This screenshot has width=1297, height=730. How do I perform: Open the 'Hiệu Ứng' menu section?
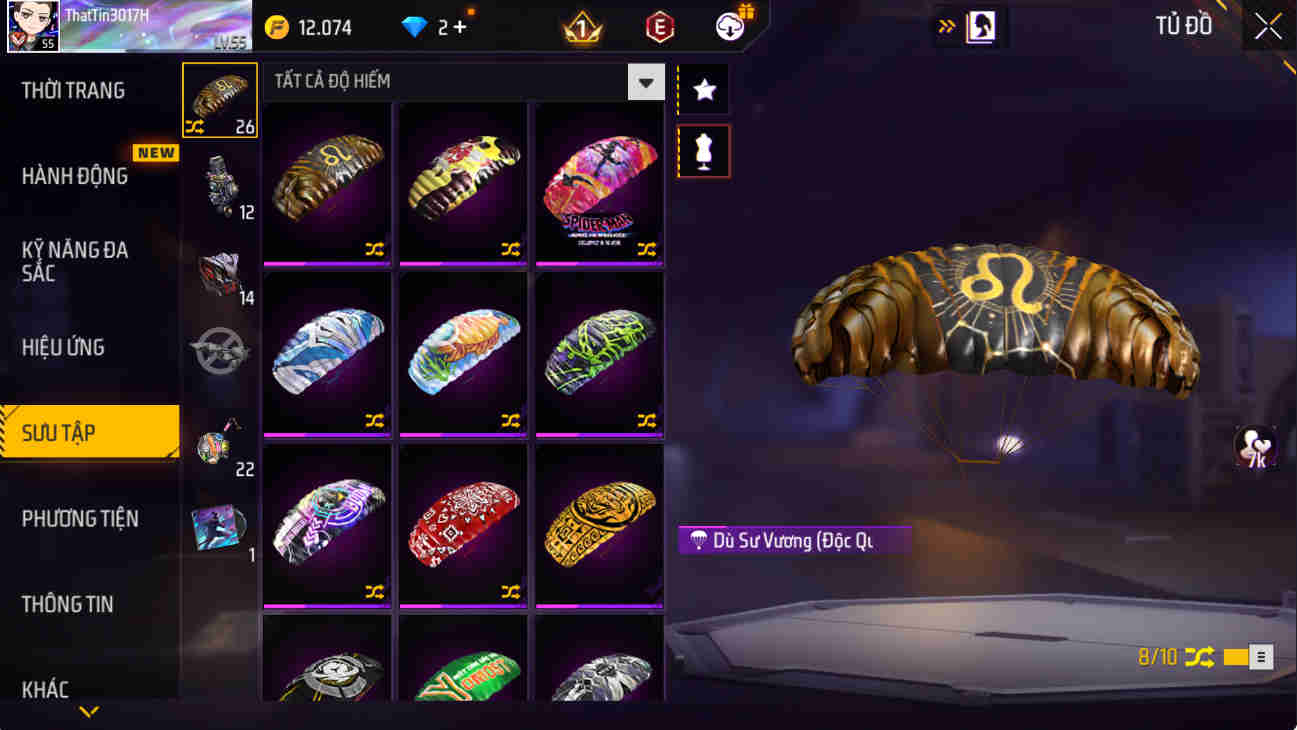point(62,347)
